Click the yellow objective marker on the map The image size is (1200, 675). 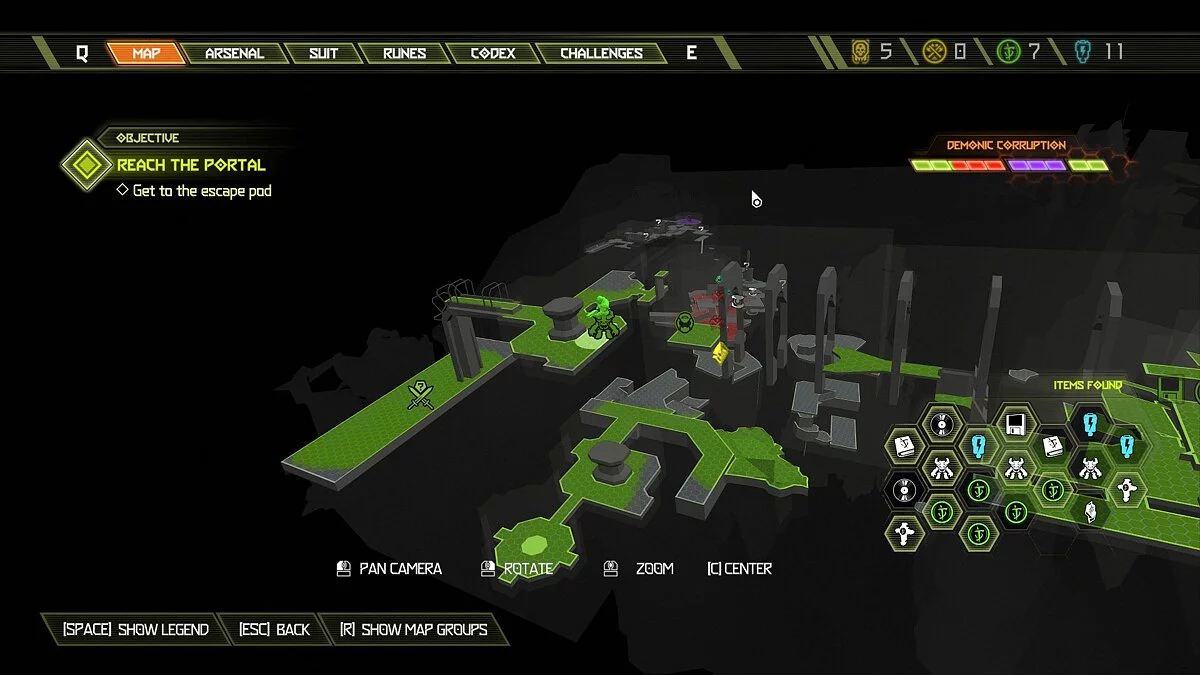pos(720,352)
